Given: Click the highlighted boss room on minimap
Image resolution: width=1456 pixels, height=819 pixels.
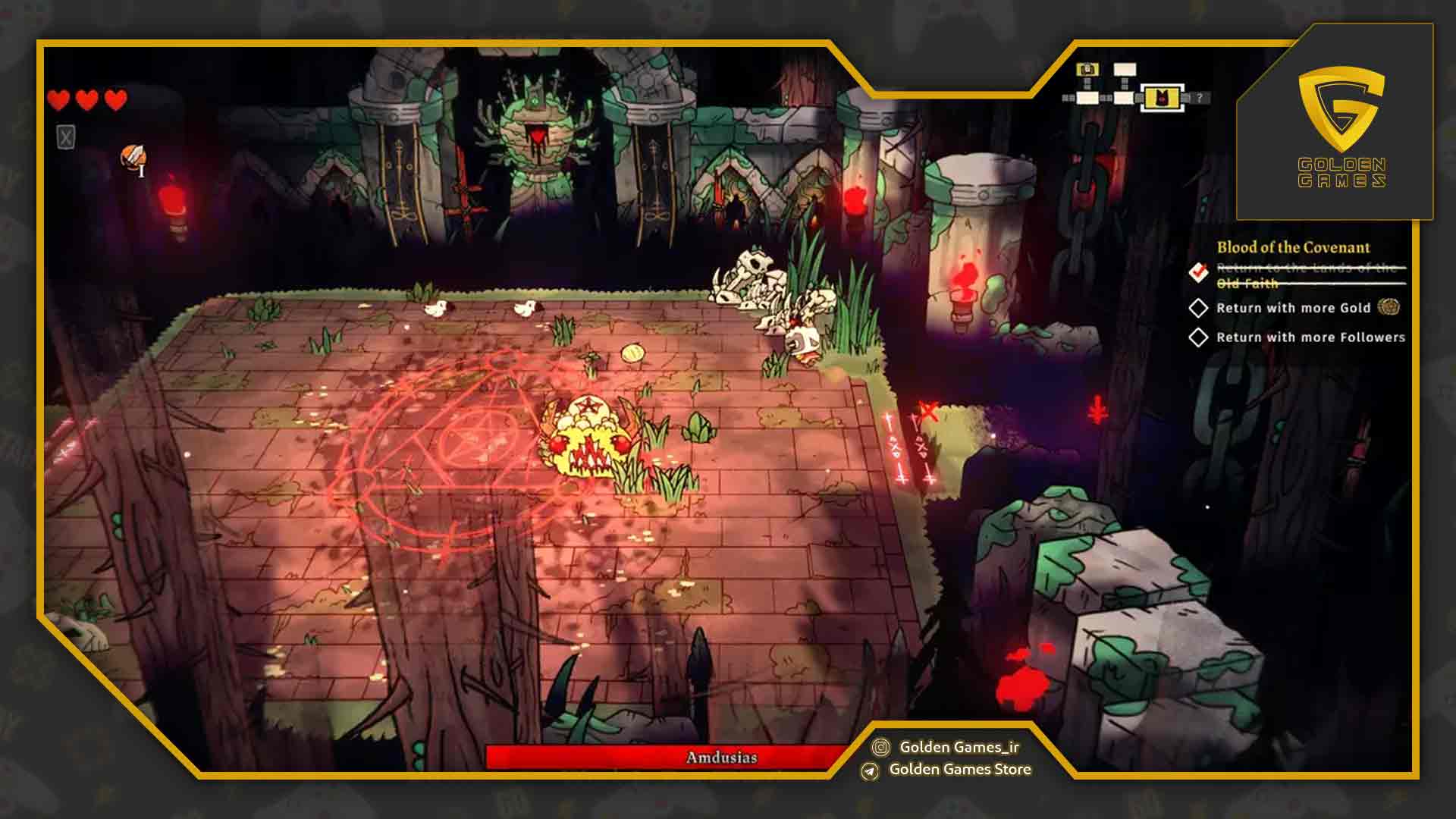Looking at the screenshot, I should pos(1160,97).
